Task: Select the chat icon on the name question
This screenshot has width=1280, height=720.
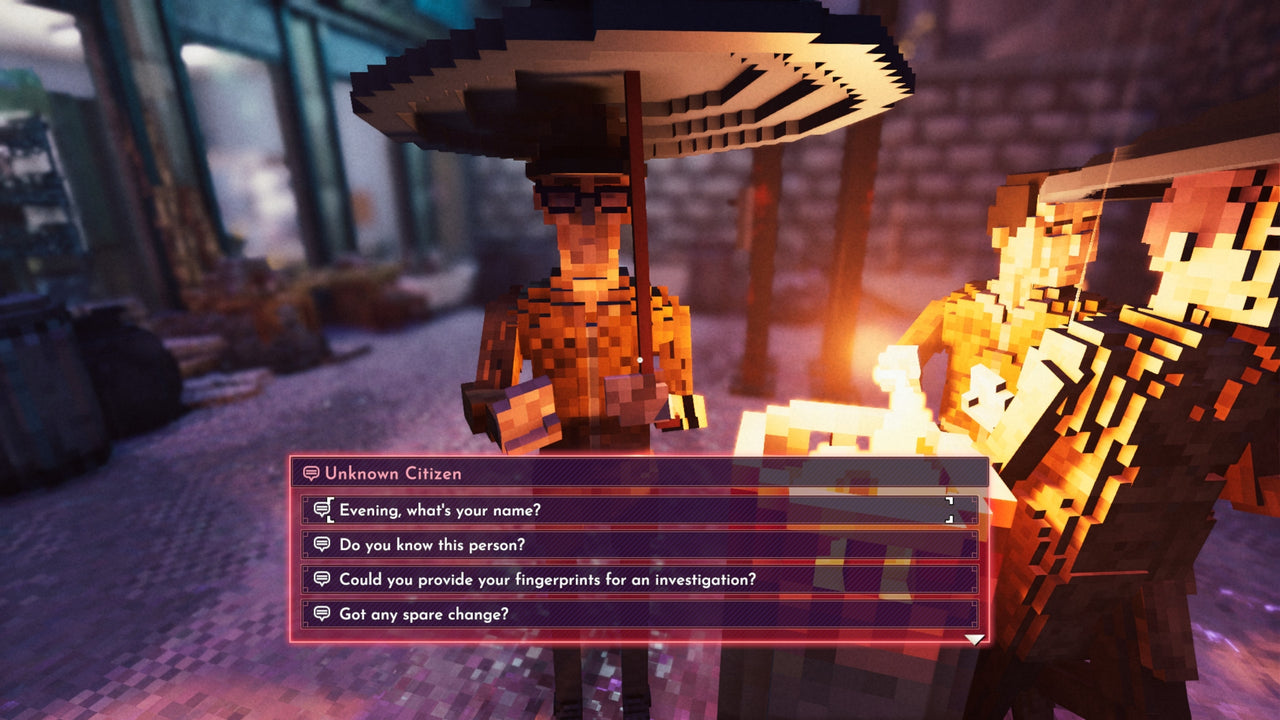Action: click(x=320, y=510)
